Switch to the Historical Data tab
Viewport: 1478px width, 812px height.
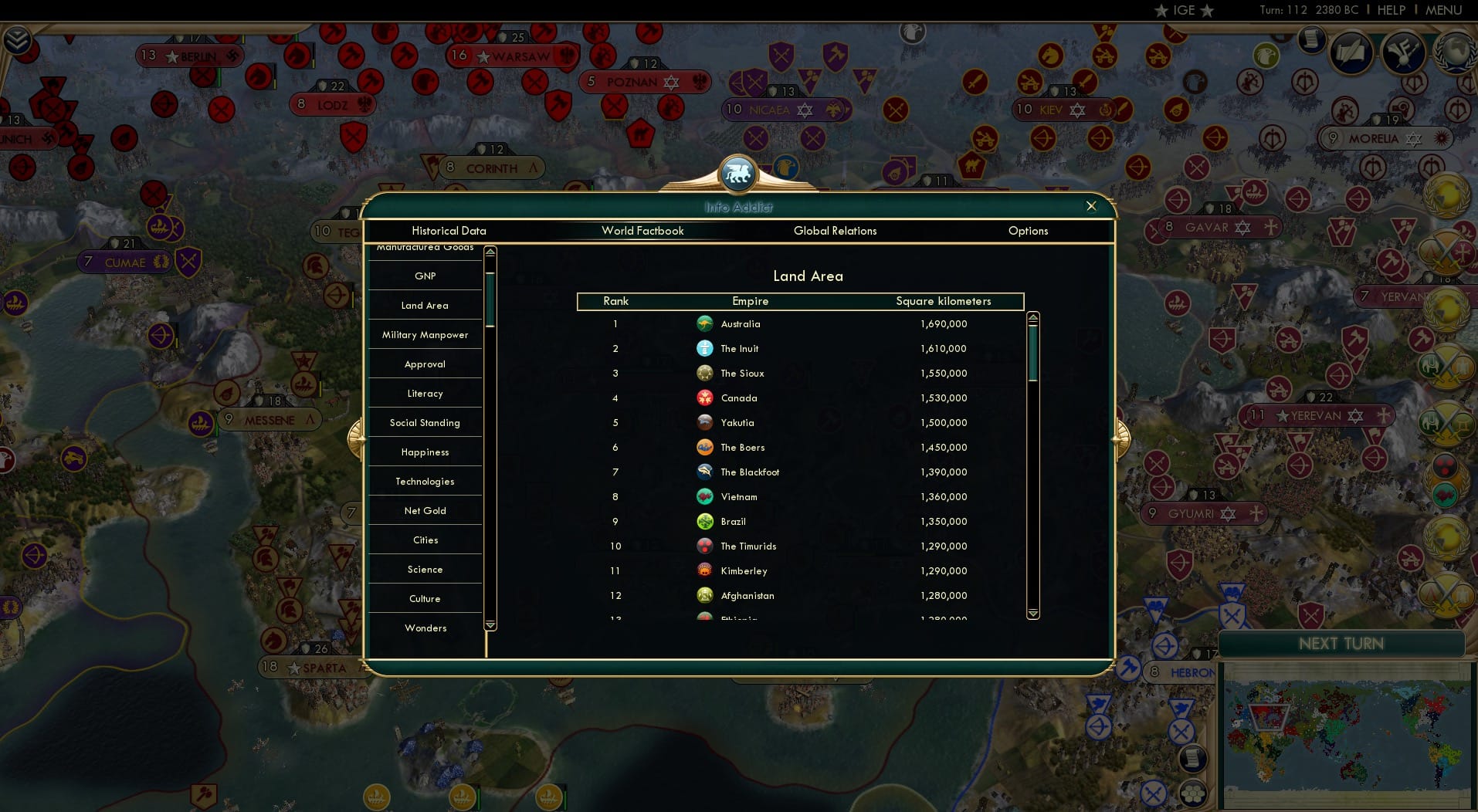point(449,231)
